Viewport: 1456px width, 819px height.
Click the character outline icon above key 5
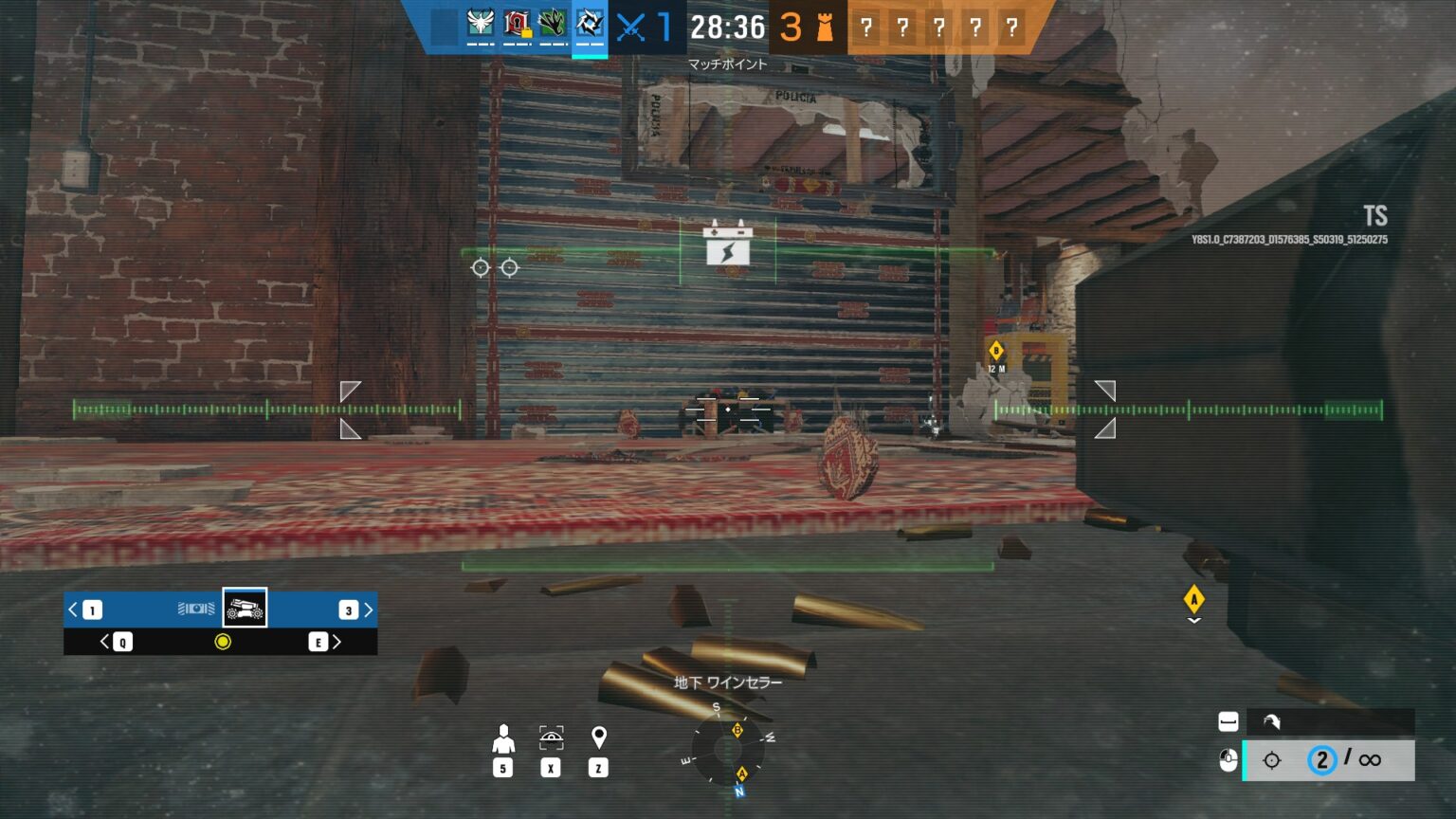(503, 737)
